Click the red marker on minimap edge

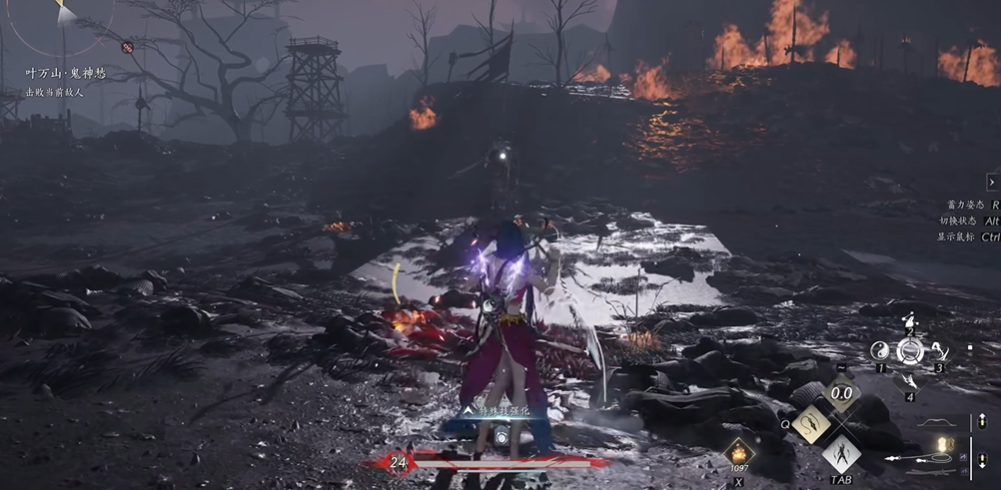(x=128, y=47)
